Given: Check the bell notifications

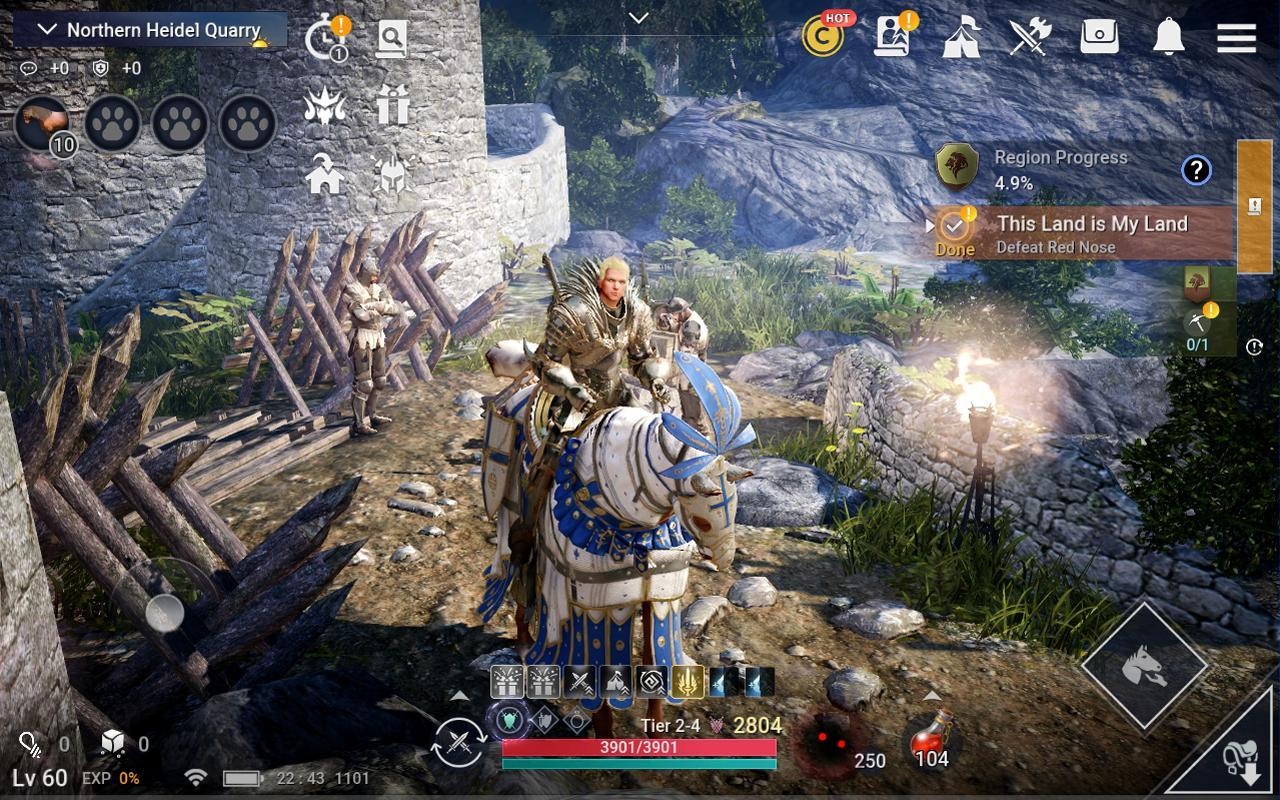Looking at the screenshot, I should point(1166,38).
